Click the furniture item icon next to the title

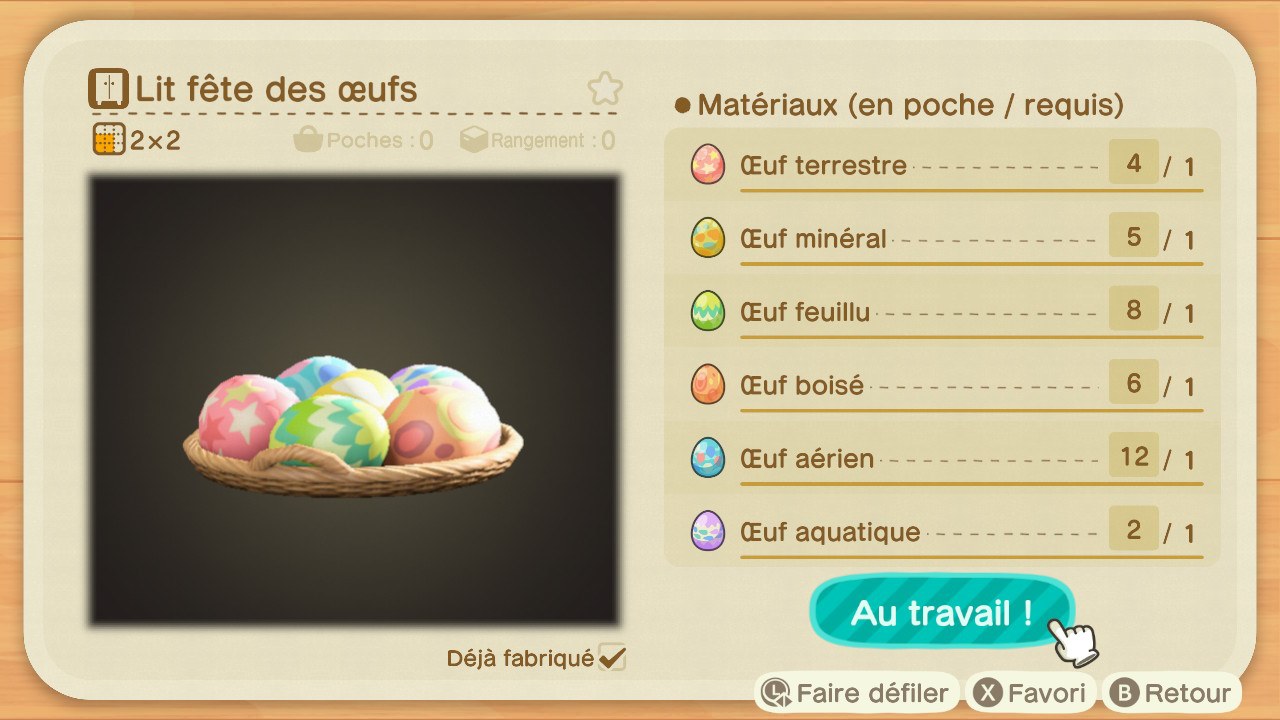(107, 88)
